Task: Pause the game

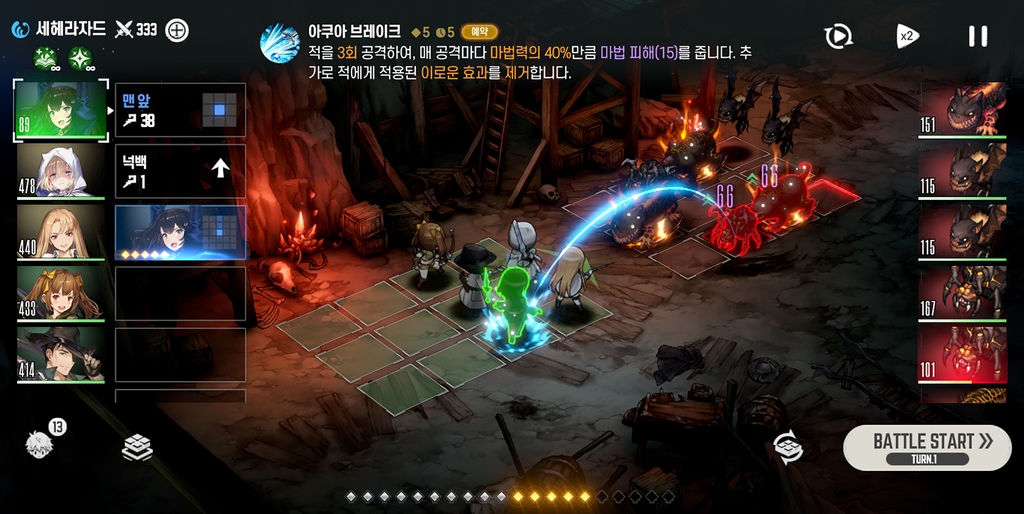Action: 977,37
